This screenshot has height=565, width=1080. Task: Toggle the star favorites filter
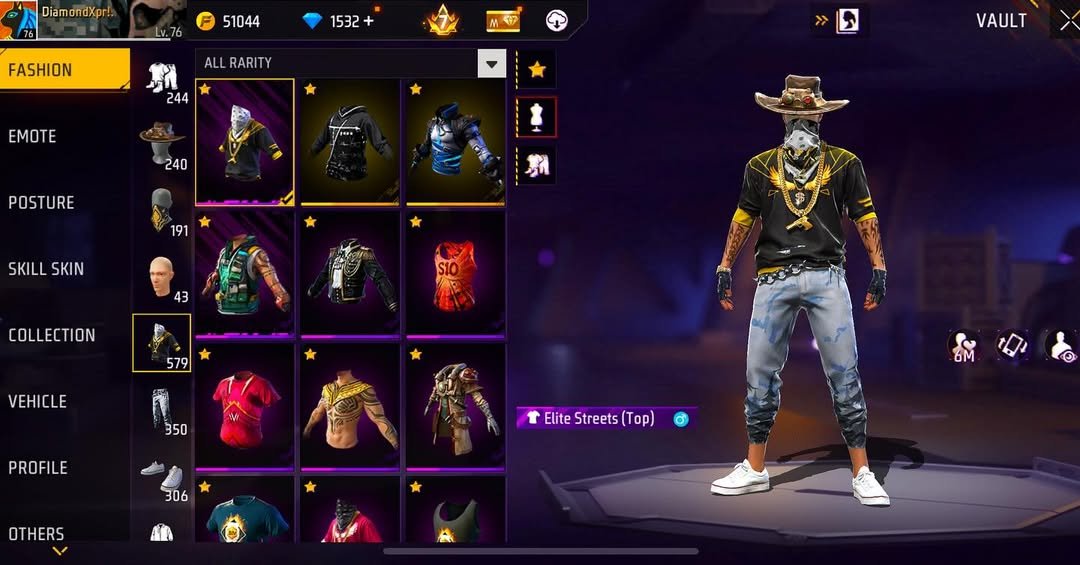pos(537,70)
